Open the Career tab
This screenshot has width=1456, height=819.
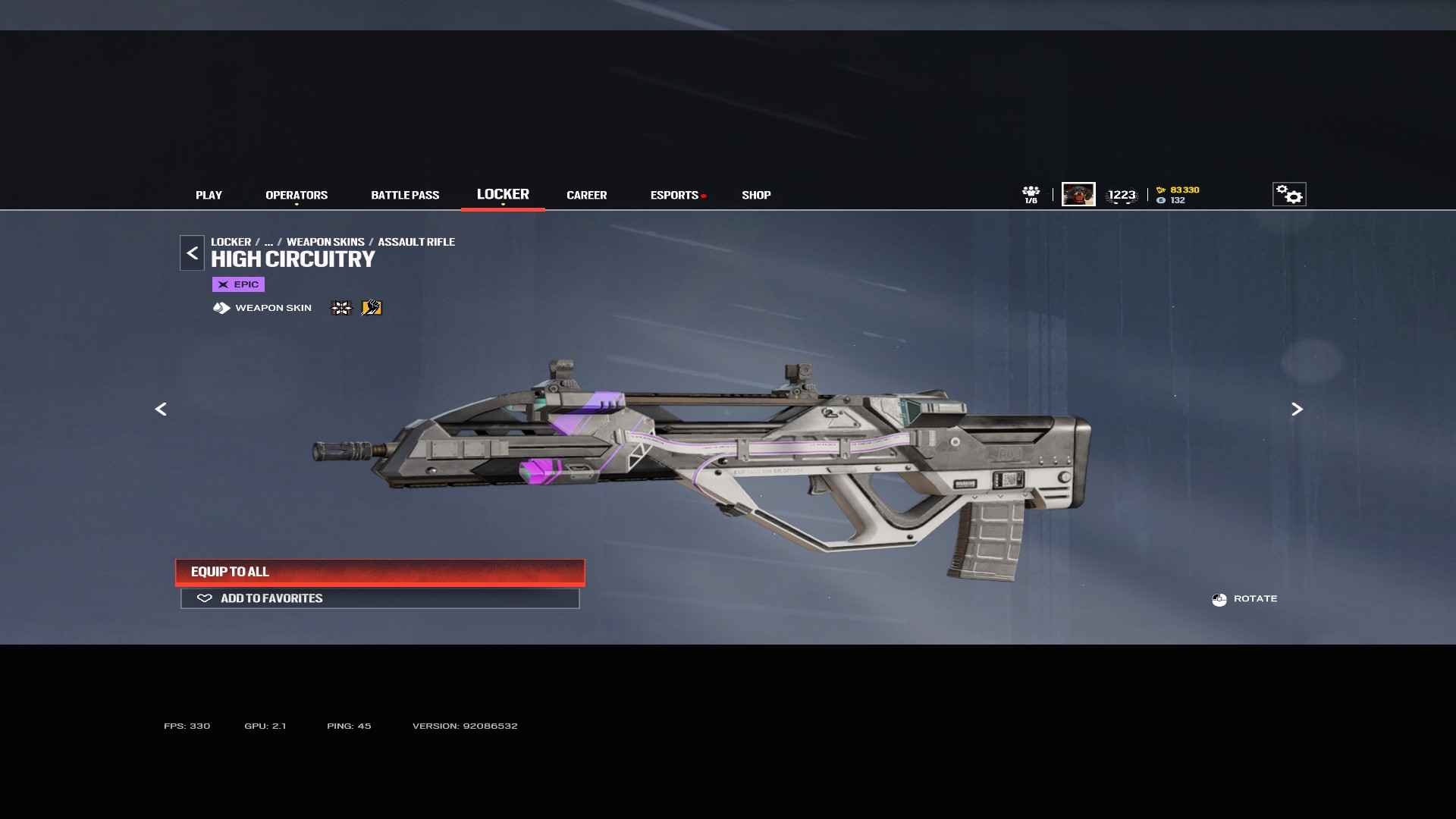[586, 195]
